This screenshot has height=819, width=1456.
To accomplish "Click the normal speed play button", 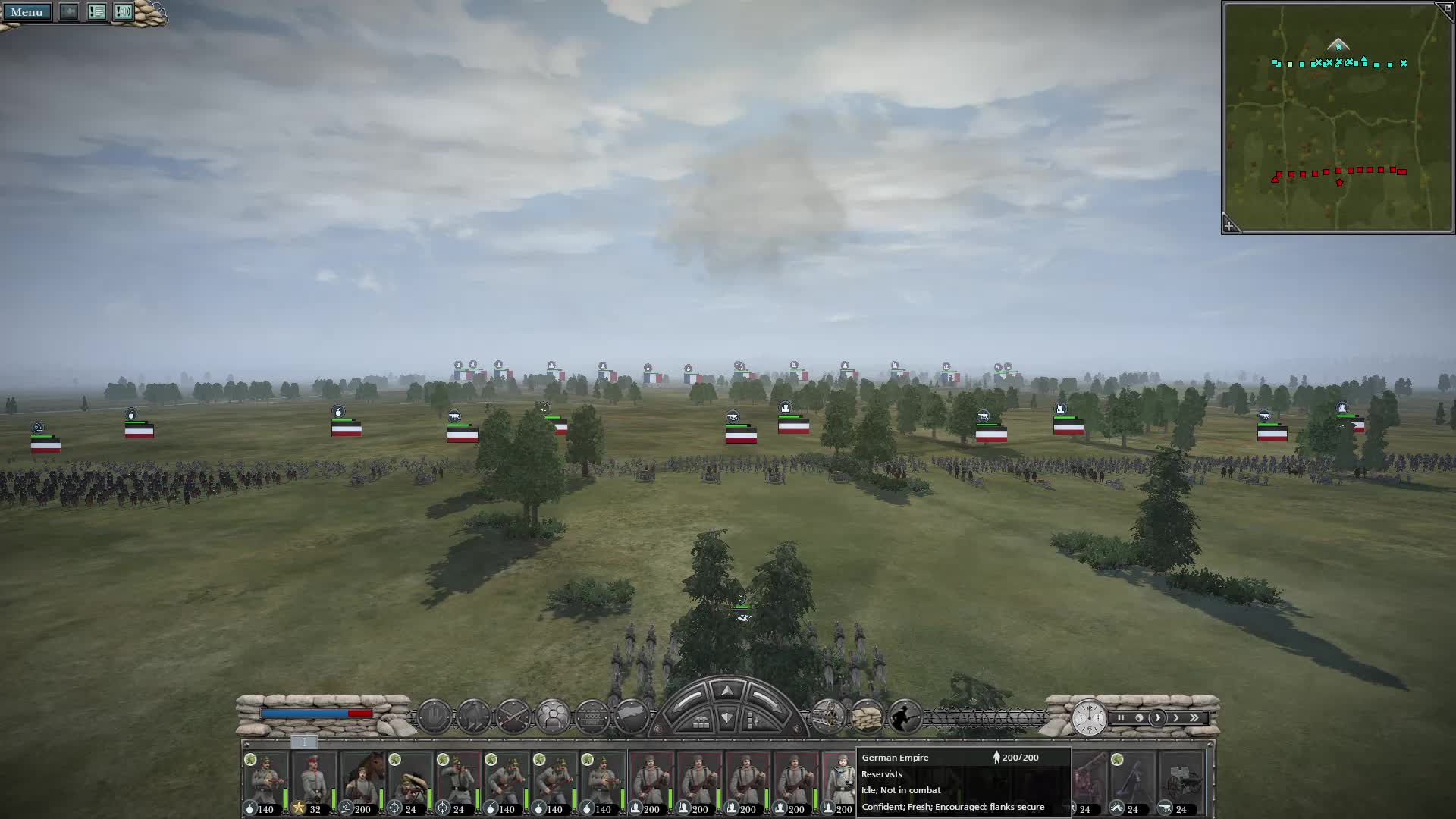I will [1158, 717].
